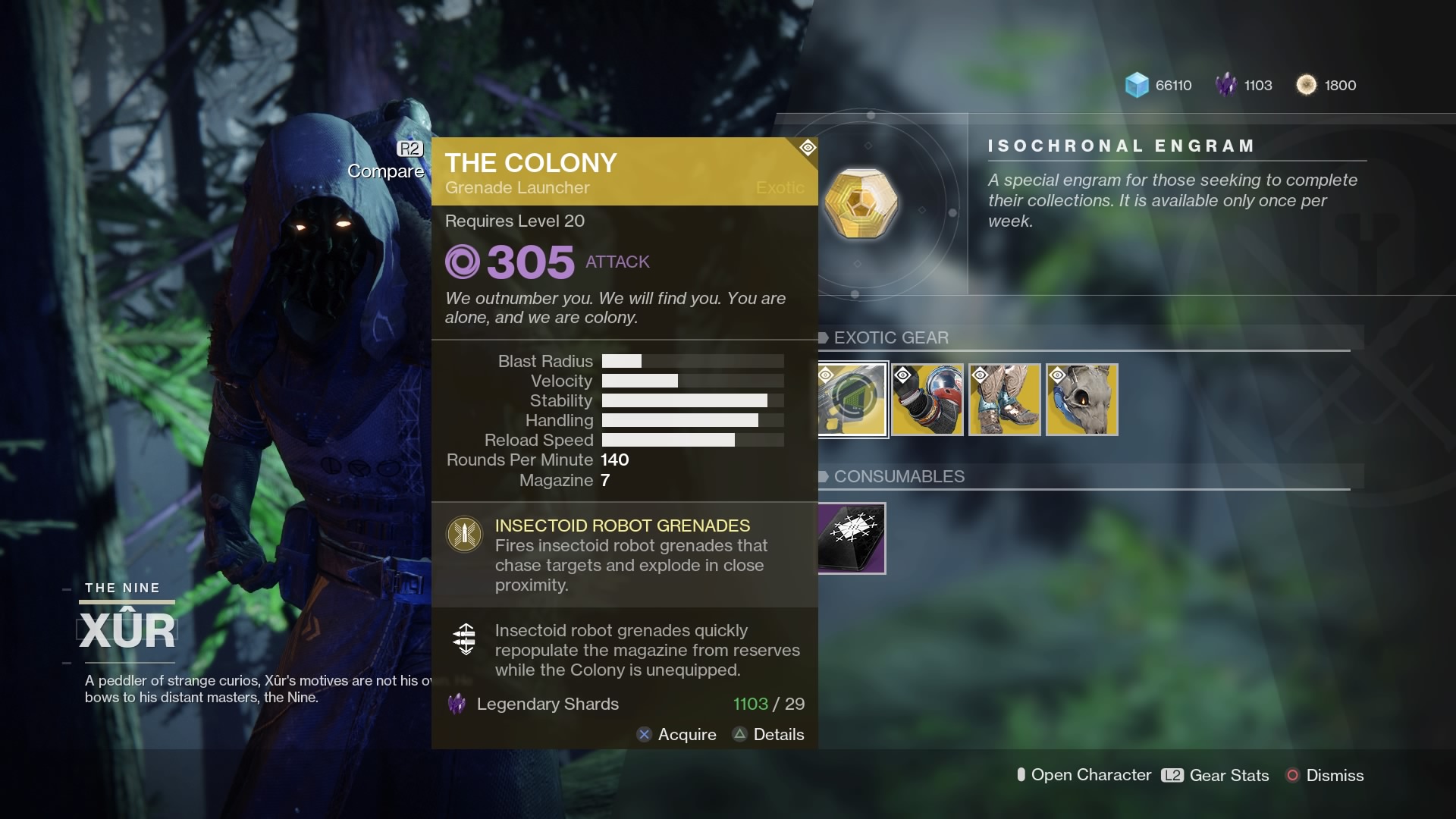Select The Colony grenade launcher in Exotic Gear
1456x819 pixels.
[x=851, y=400]
